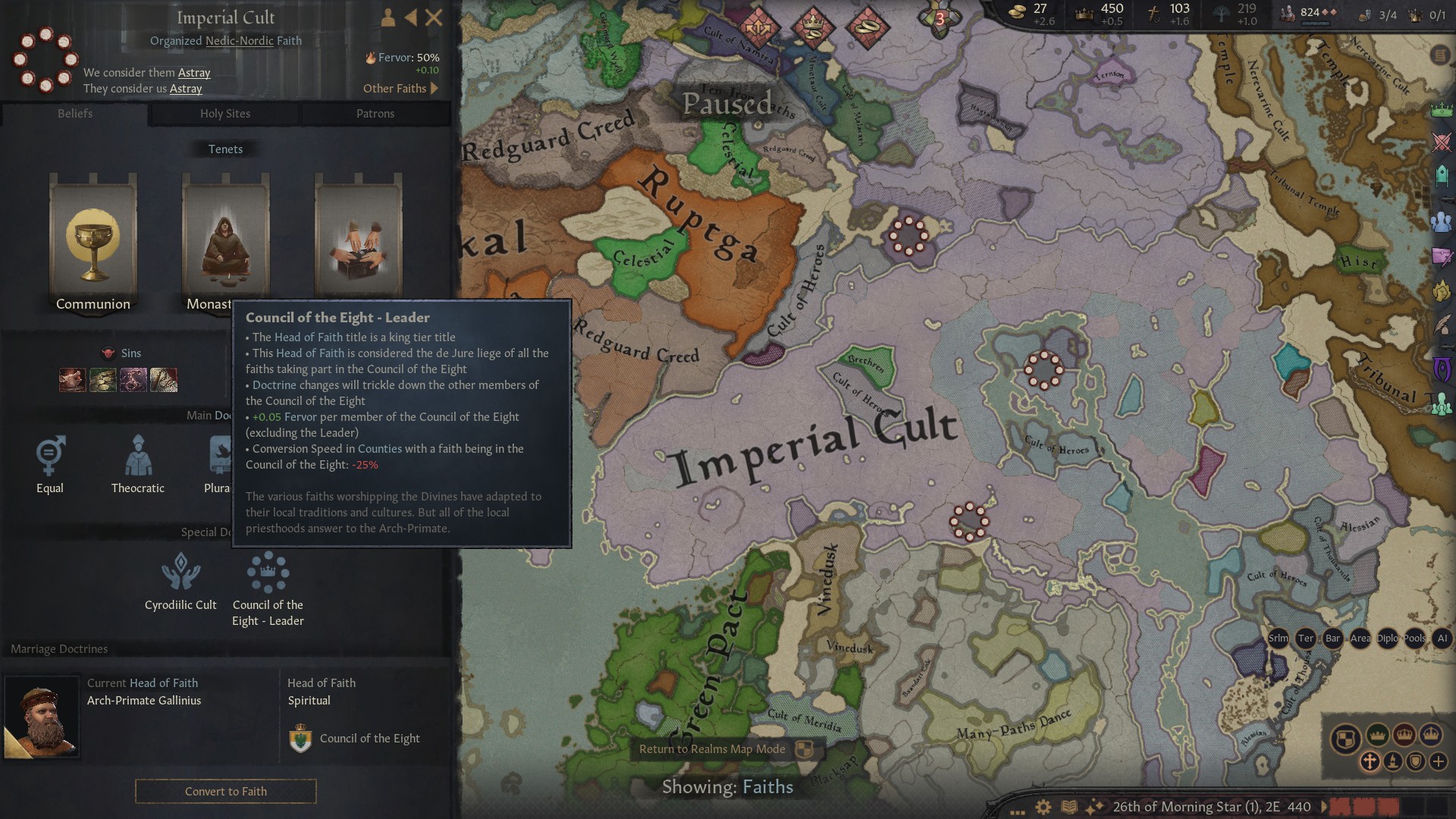The image size is (1456, 819).
Task: Open the encyclopedia book icon bottom bar
Action: click(1069, 807)
